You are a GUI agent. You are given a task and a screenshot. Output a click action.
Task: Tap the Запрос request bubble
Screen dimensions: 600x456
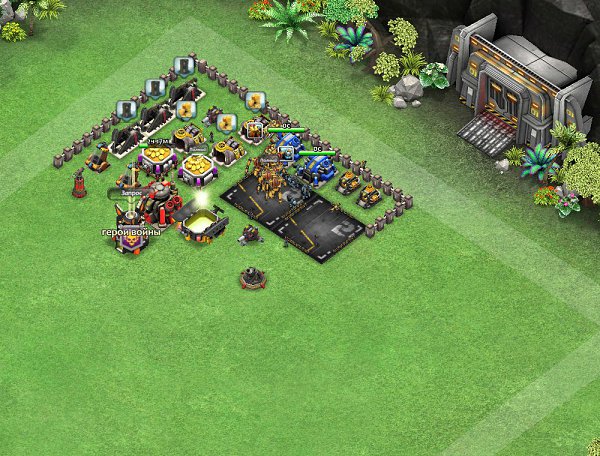(133, 192)
